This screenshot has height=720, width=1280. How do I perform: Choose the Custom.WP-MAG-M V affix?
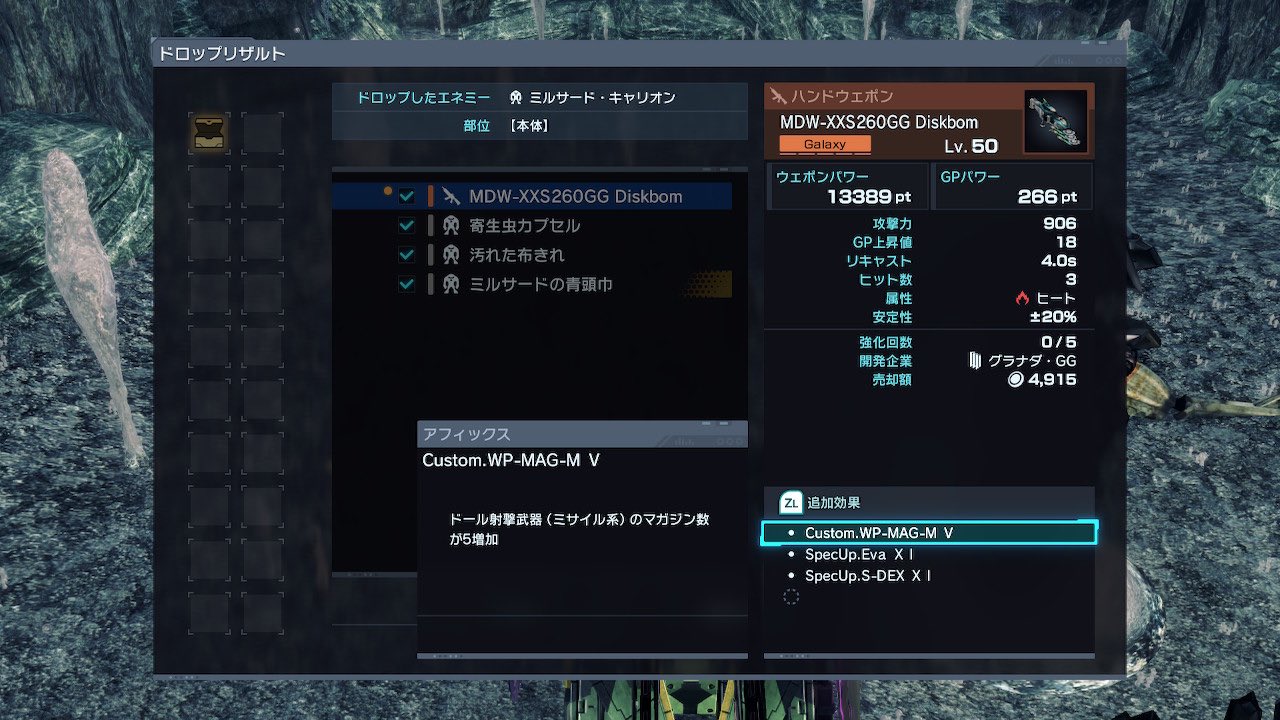tap(928, 533)
